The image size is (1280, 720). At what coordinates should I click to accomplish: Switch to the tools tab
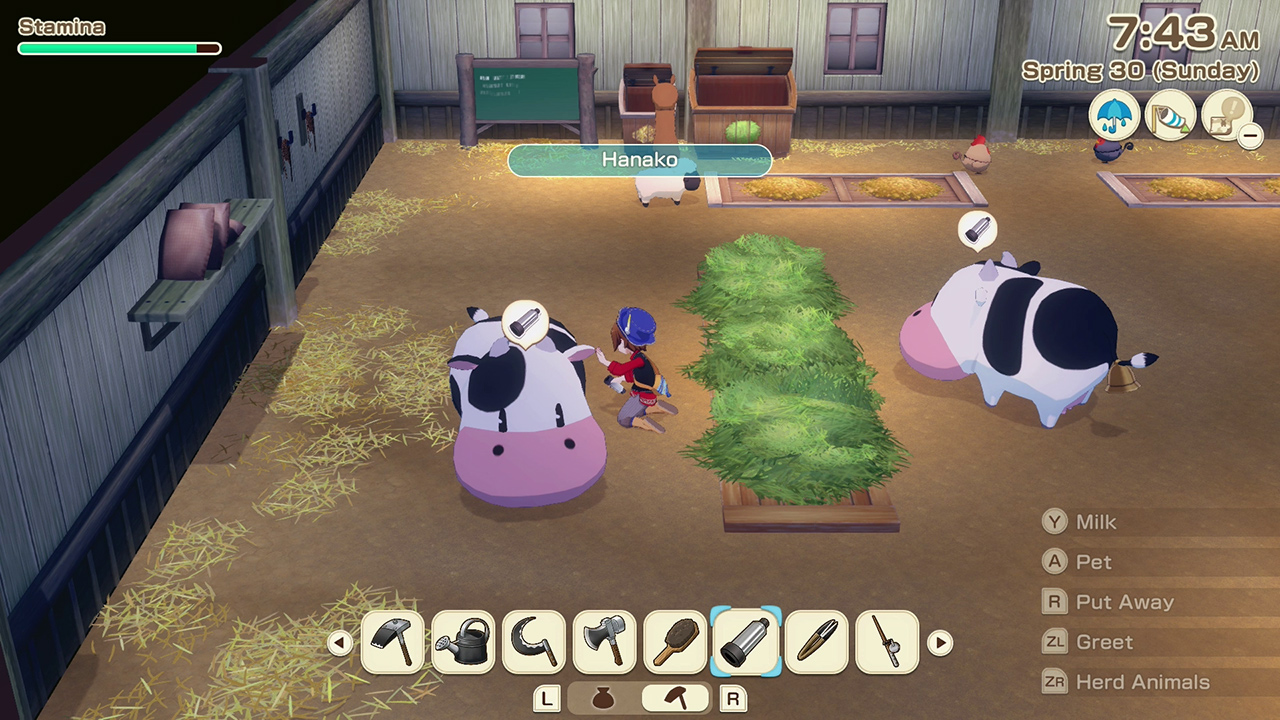(x=673, y=698)
